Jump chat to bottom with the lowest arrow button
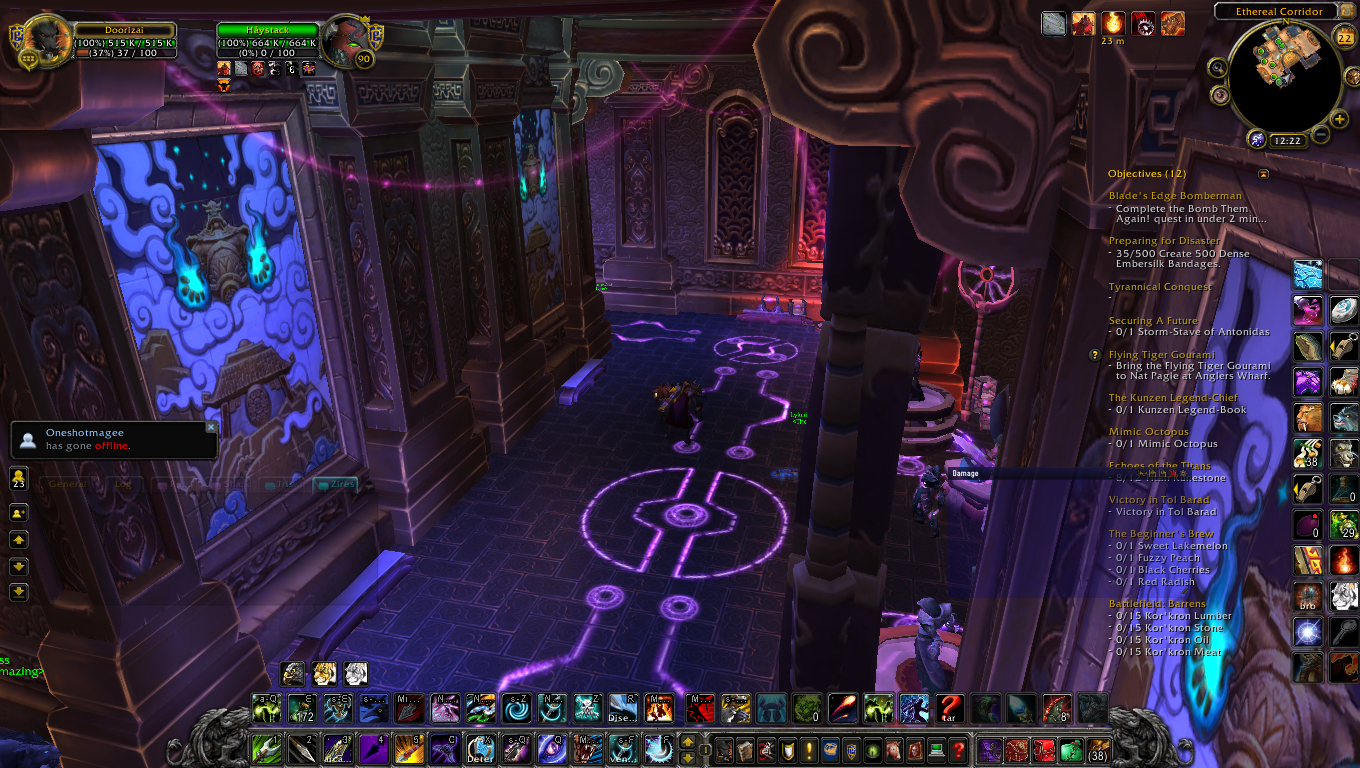The image size is (1360, 768). [x=19, y=592]
